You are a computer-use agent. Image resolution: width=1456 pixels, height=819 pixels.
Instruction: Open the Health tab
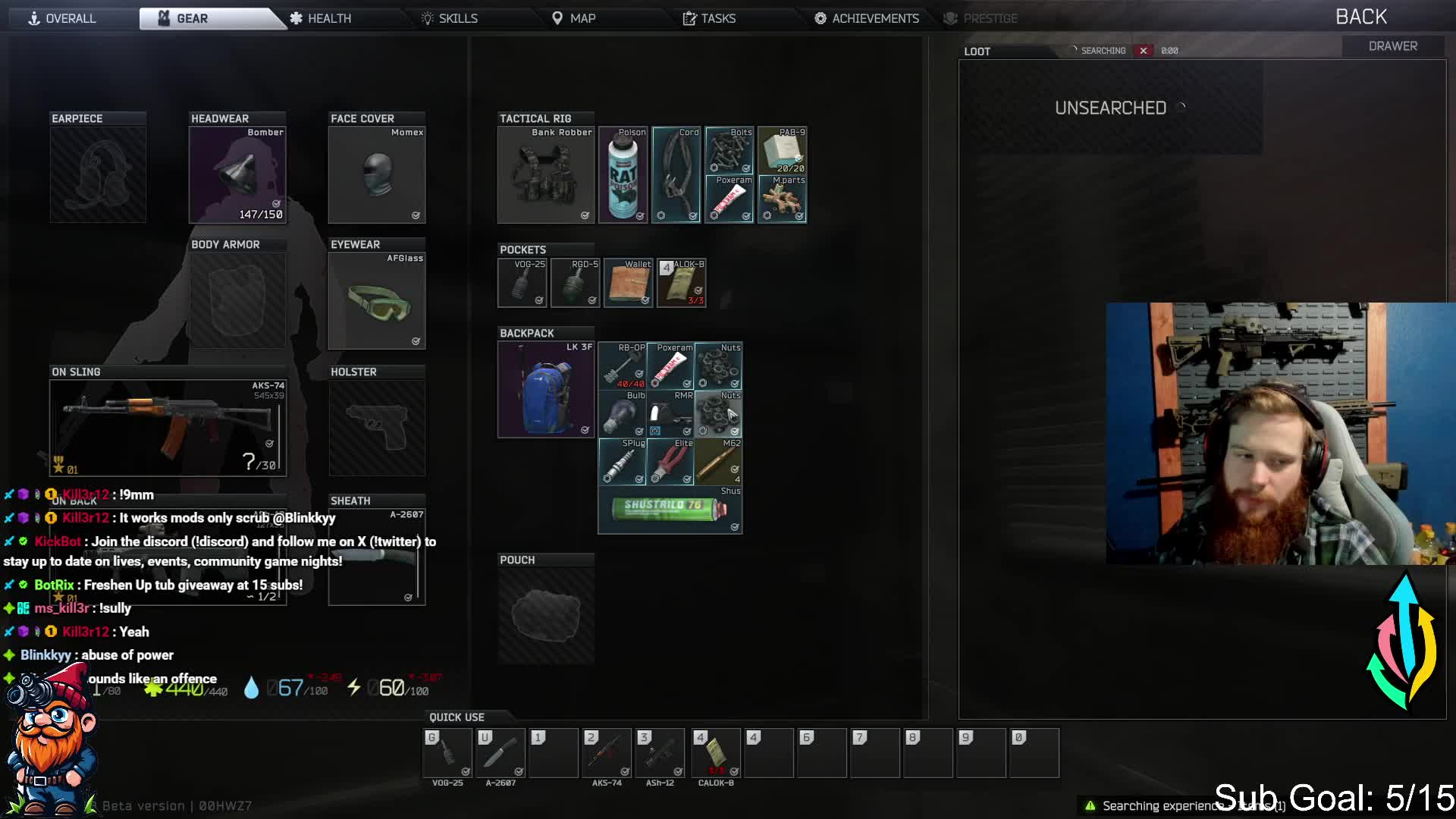(x=321, y=18)
